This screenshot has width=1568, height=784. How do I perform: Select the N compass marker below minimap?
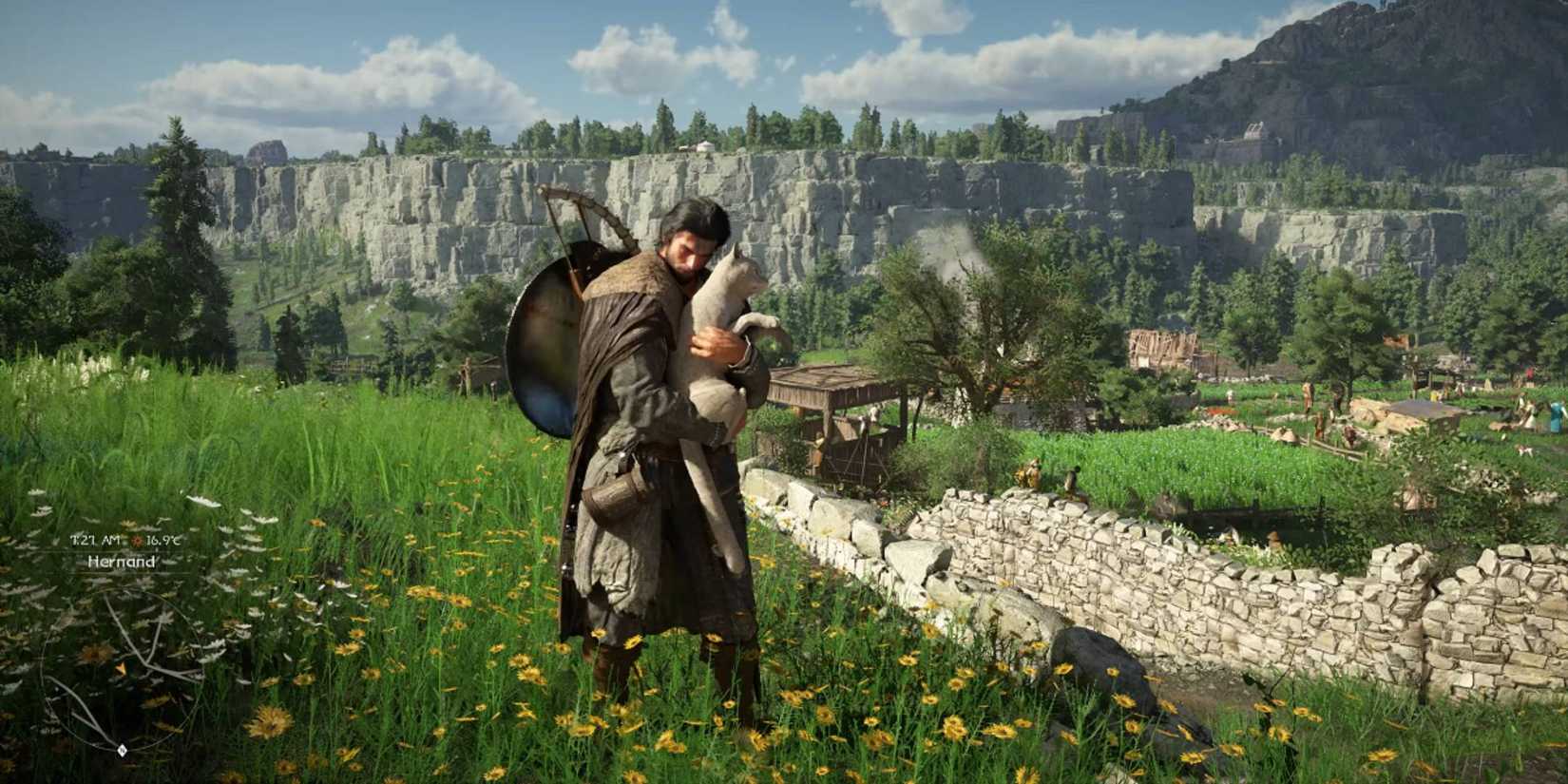[123, 749]
